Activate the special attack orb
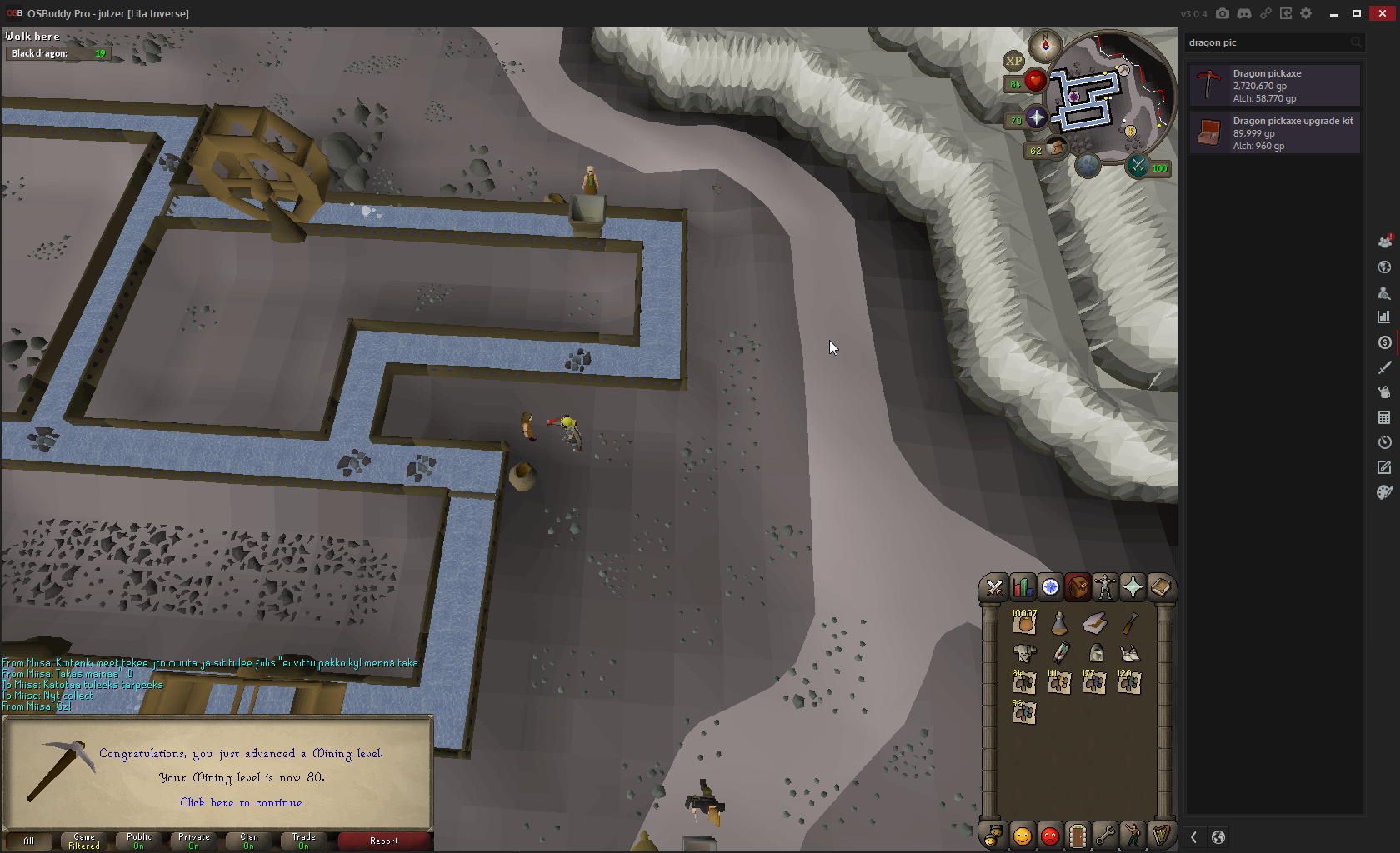The width and height of the screenshot is (1400, 853). click(x=1137, y=166)
